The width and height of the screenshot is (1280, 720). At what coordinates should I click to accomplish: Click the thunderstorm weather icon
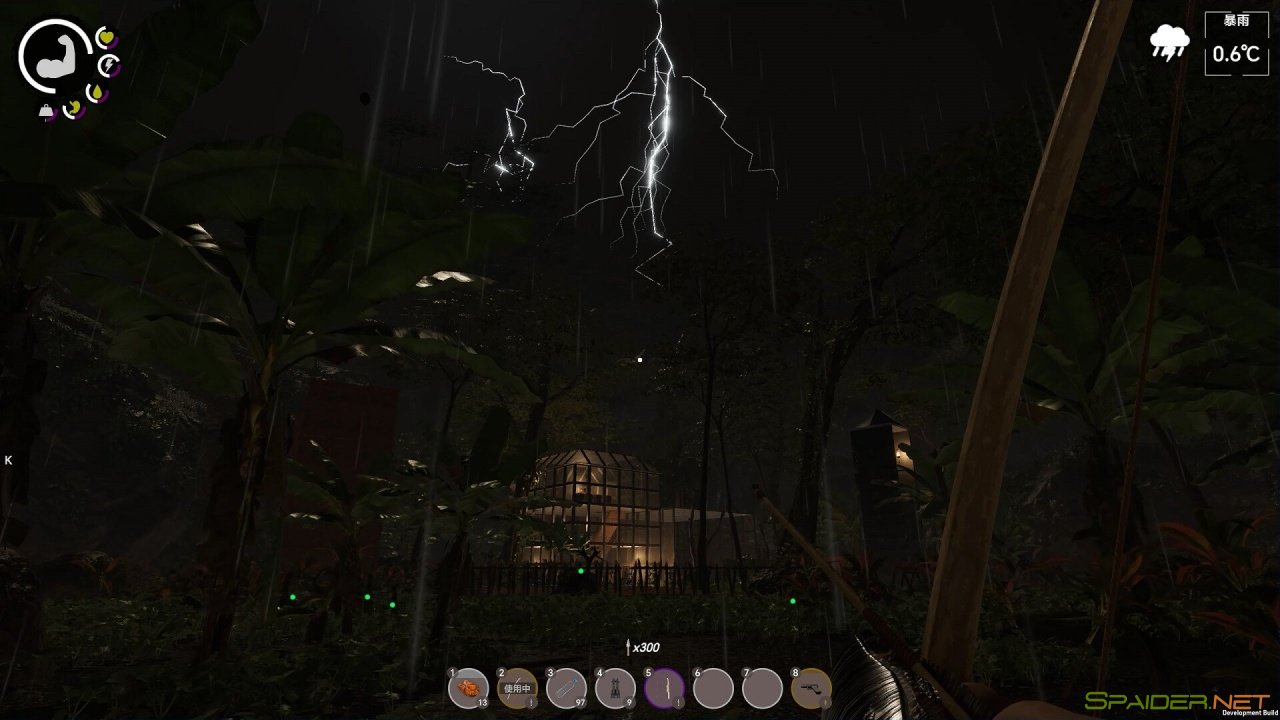pyautogui.click(x=1169, y=42)
